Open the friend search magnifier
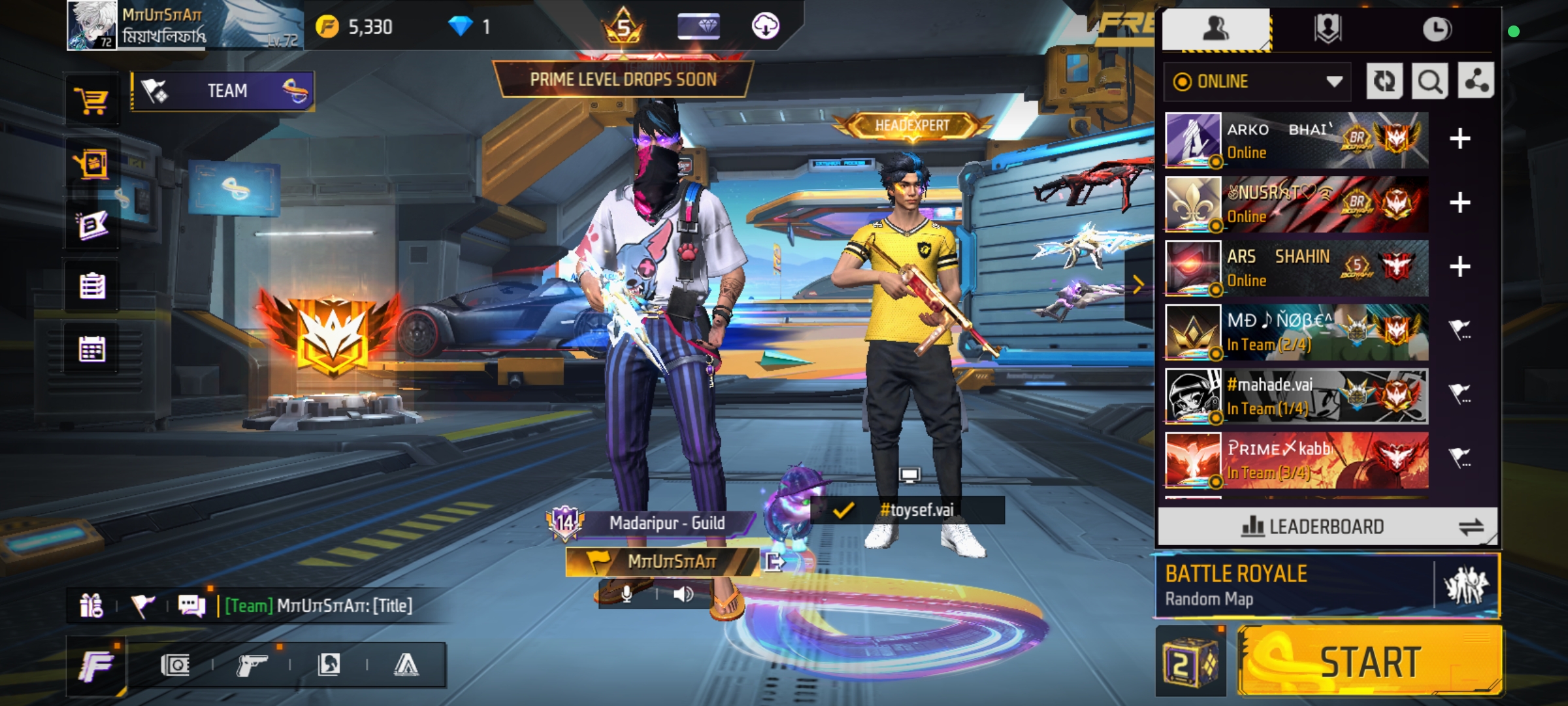 point(1429,82)
